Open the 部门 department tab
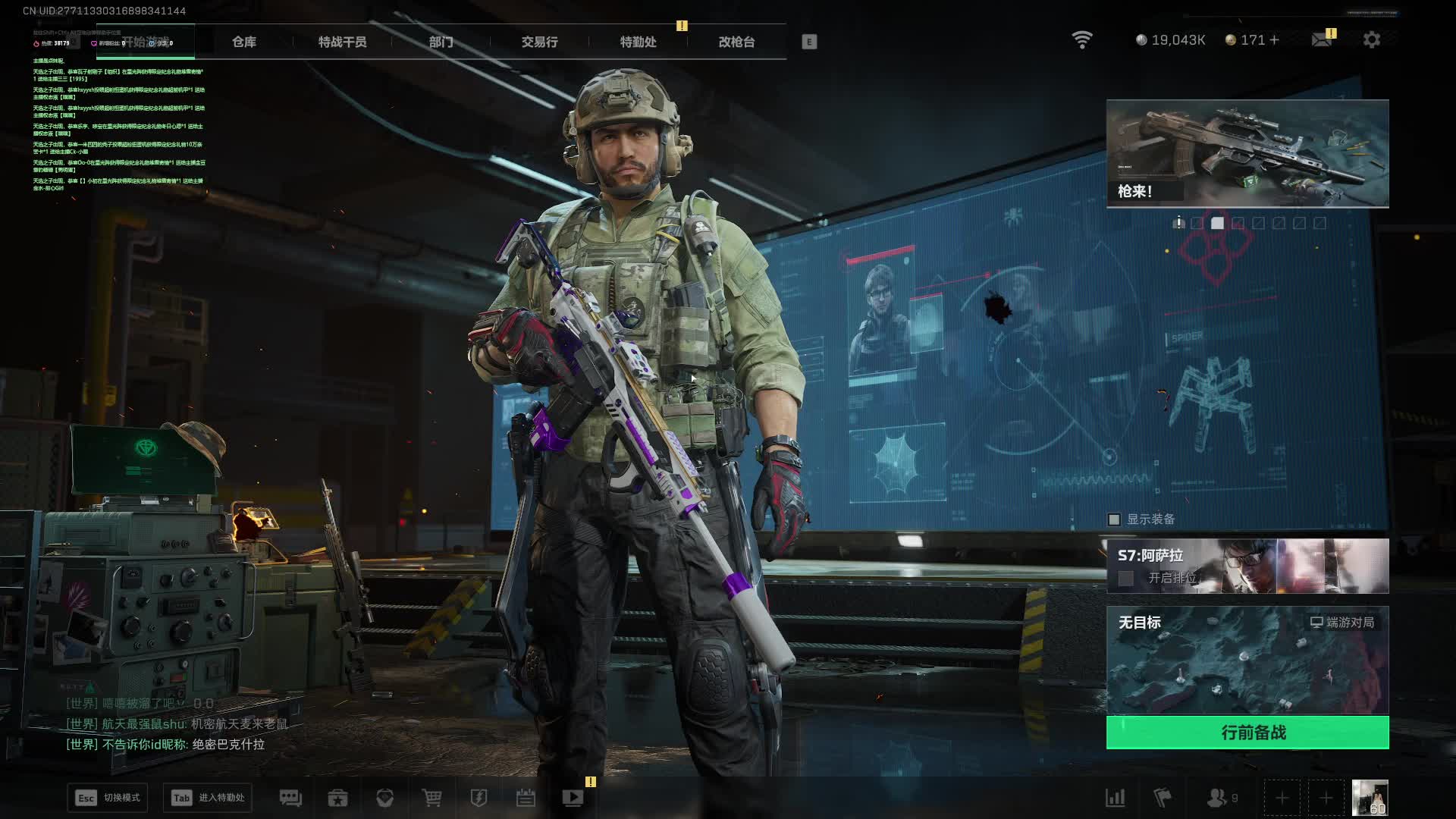 [441, 42]
